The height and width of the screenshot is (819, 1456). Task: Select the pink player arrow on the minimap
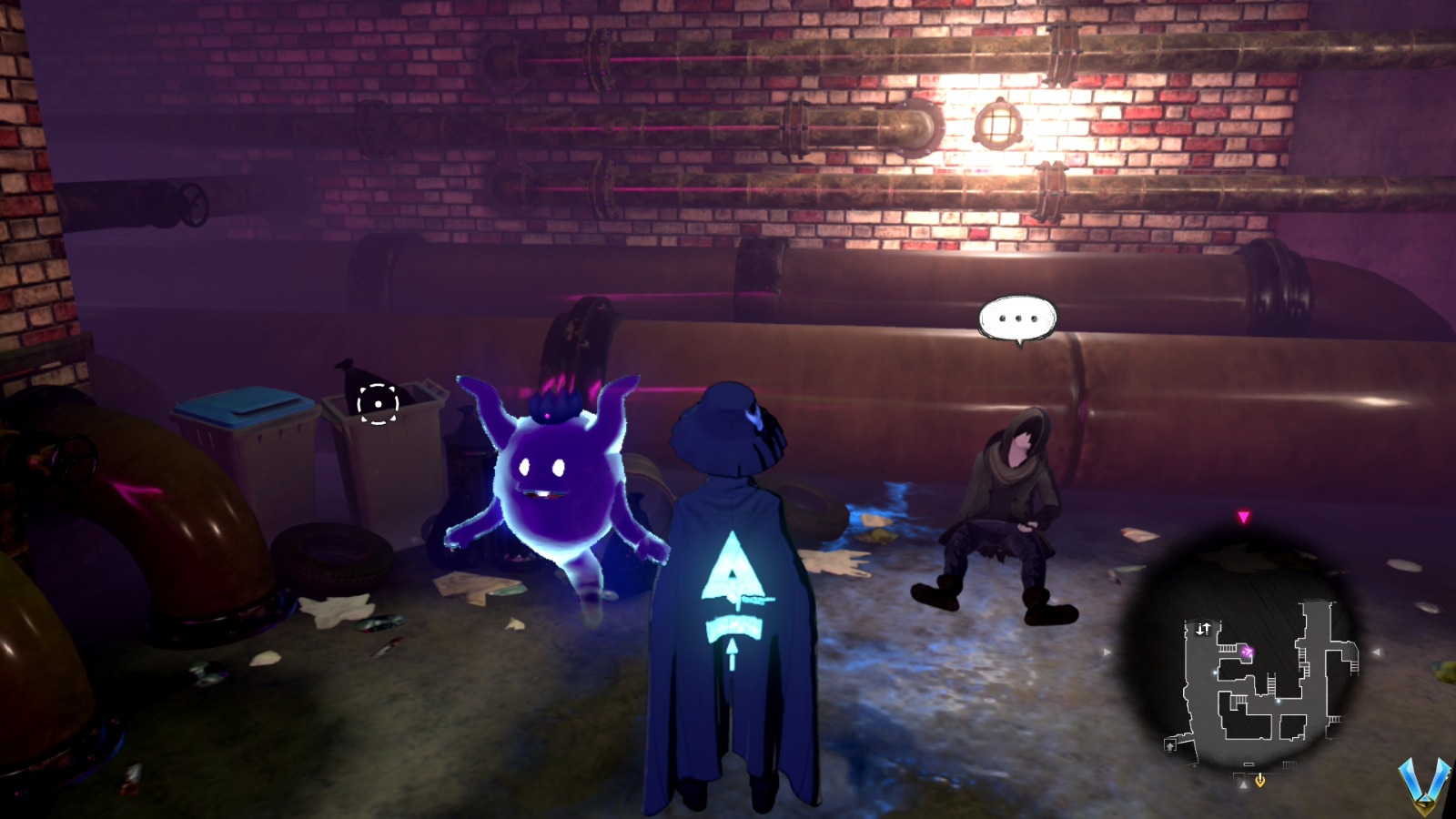(x=1248, y=651)
